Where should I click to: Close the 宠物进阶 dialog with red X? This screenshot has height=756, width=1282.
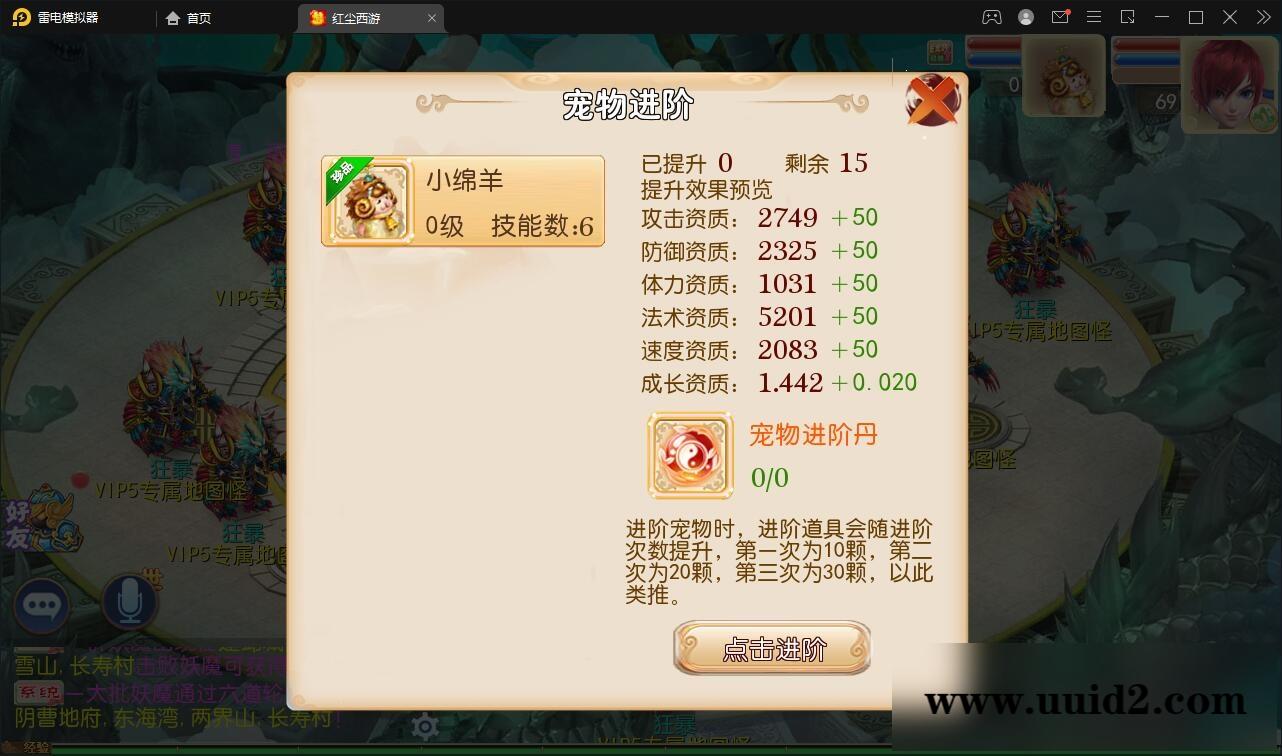pos(932,100)
